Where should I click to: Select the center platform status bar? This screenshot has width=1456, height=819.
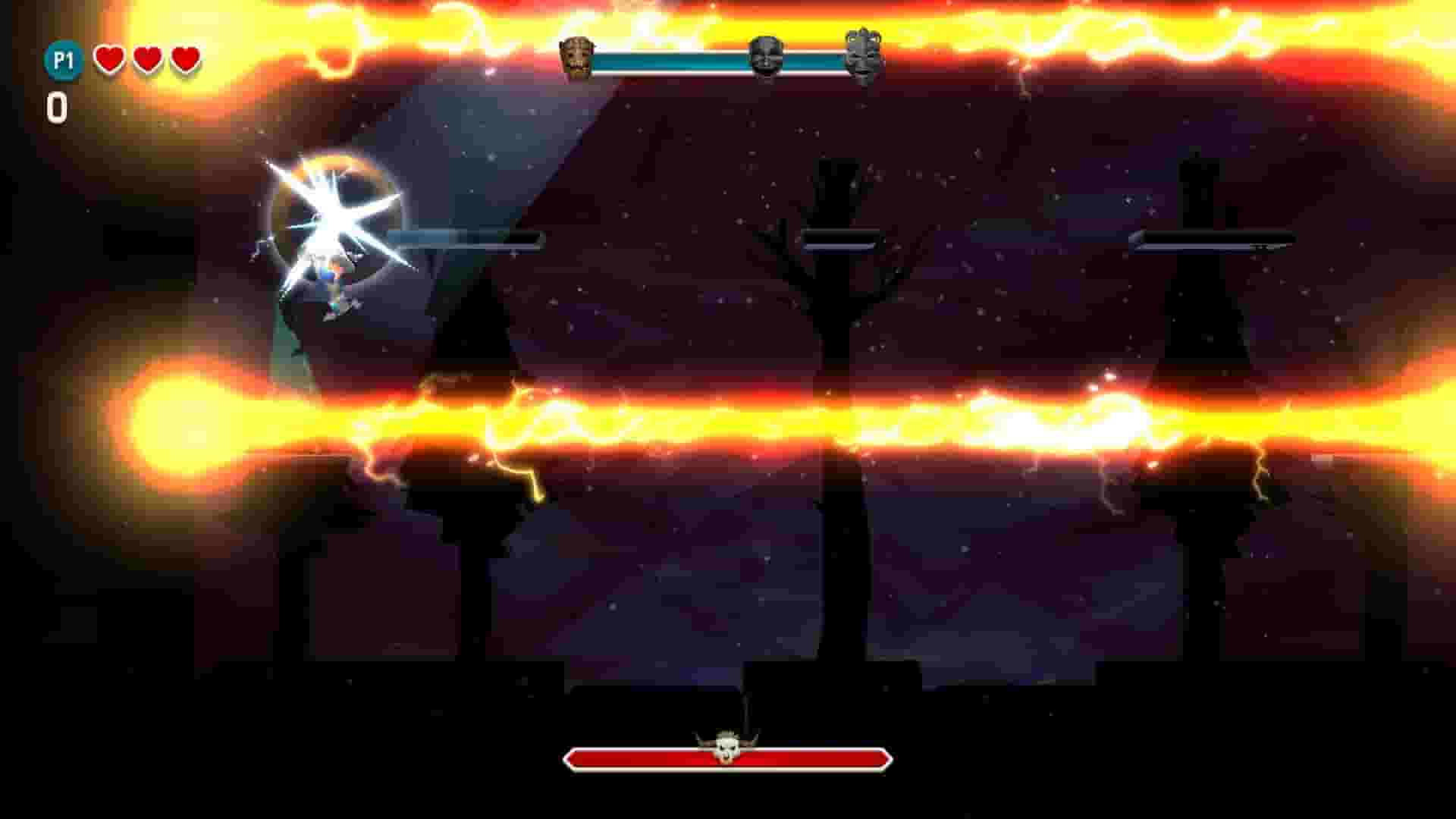842,237
